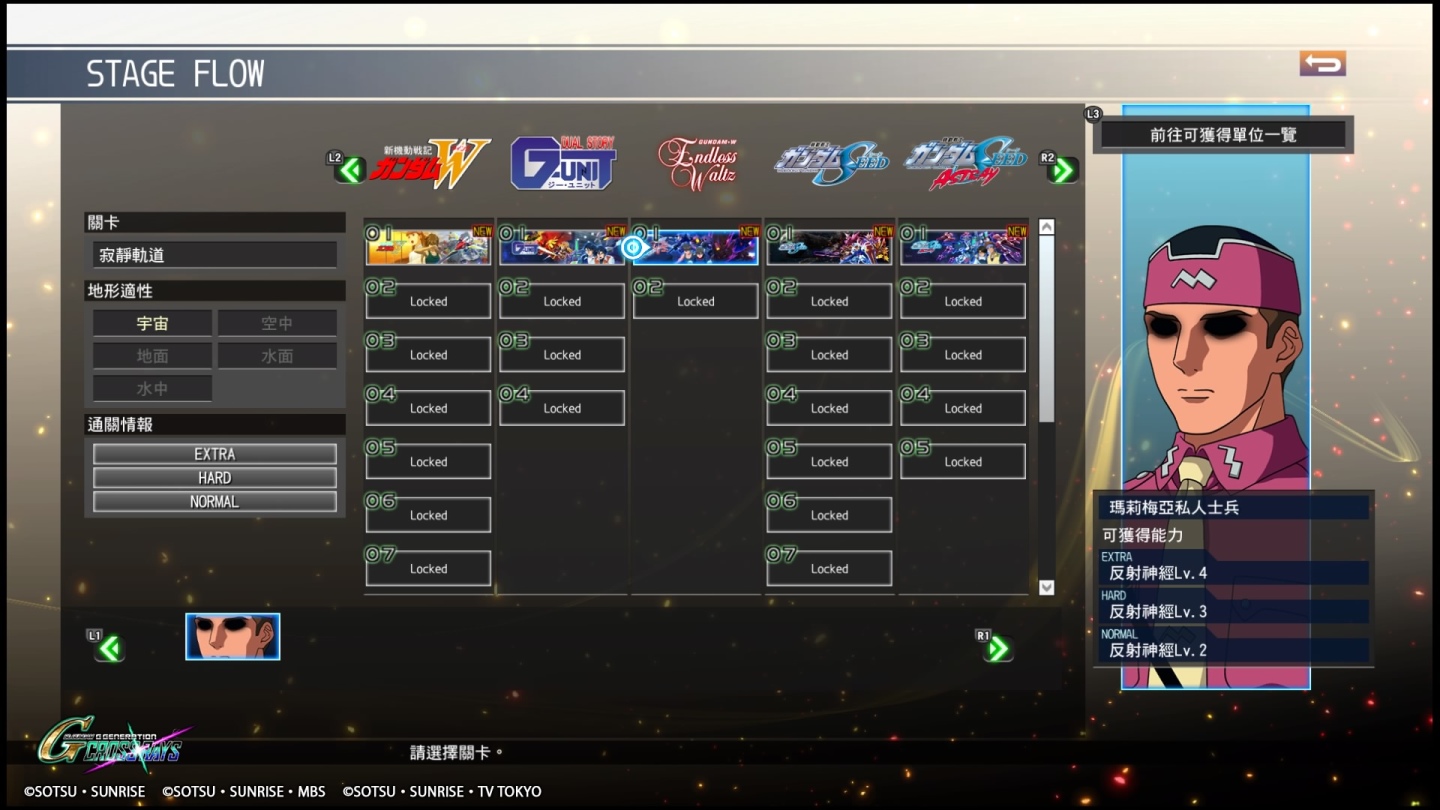Viewport: 1440px width, 810px height.
Task: Select the HARD clear info tab
Action: point(214,477)
